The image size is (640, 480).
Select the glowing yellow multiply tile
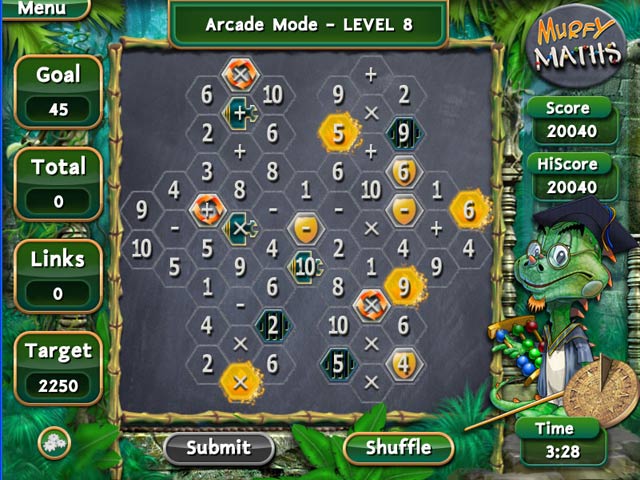pyautogui.click(x=240, y=380)
